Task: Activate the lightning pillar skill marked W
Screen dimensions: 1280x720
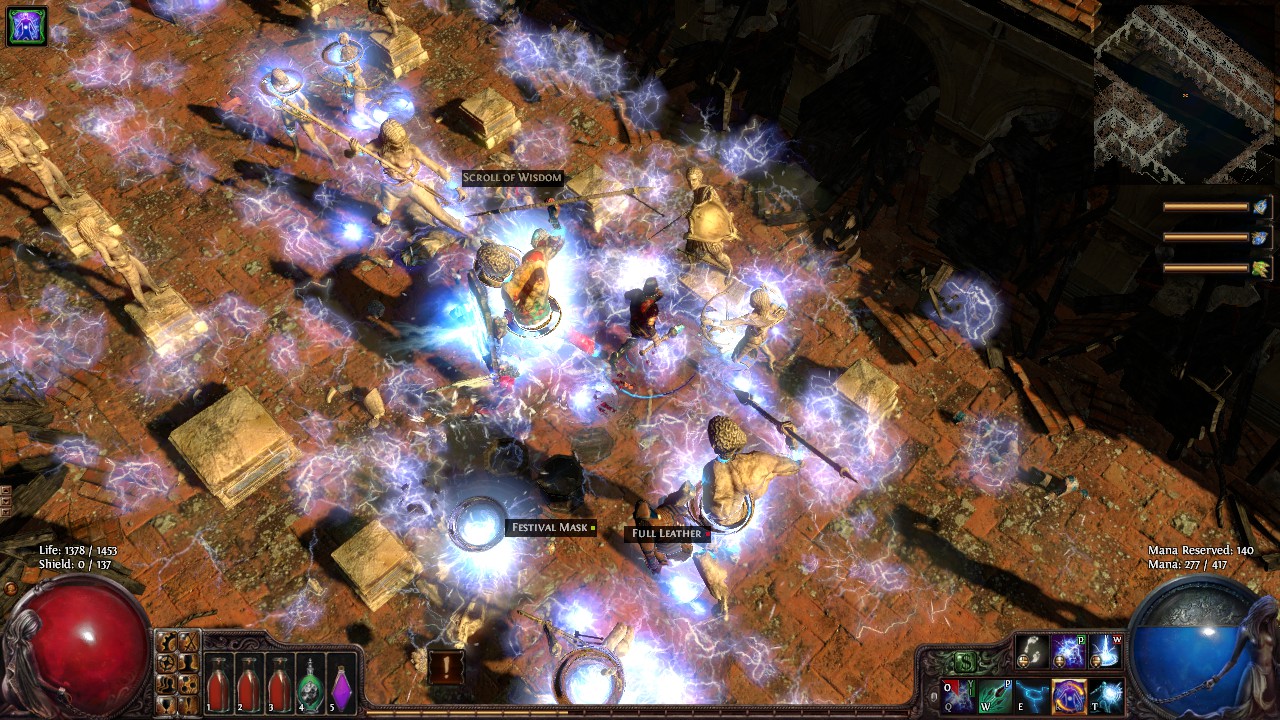Action: [x=1105, y=652]
